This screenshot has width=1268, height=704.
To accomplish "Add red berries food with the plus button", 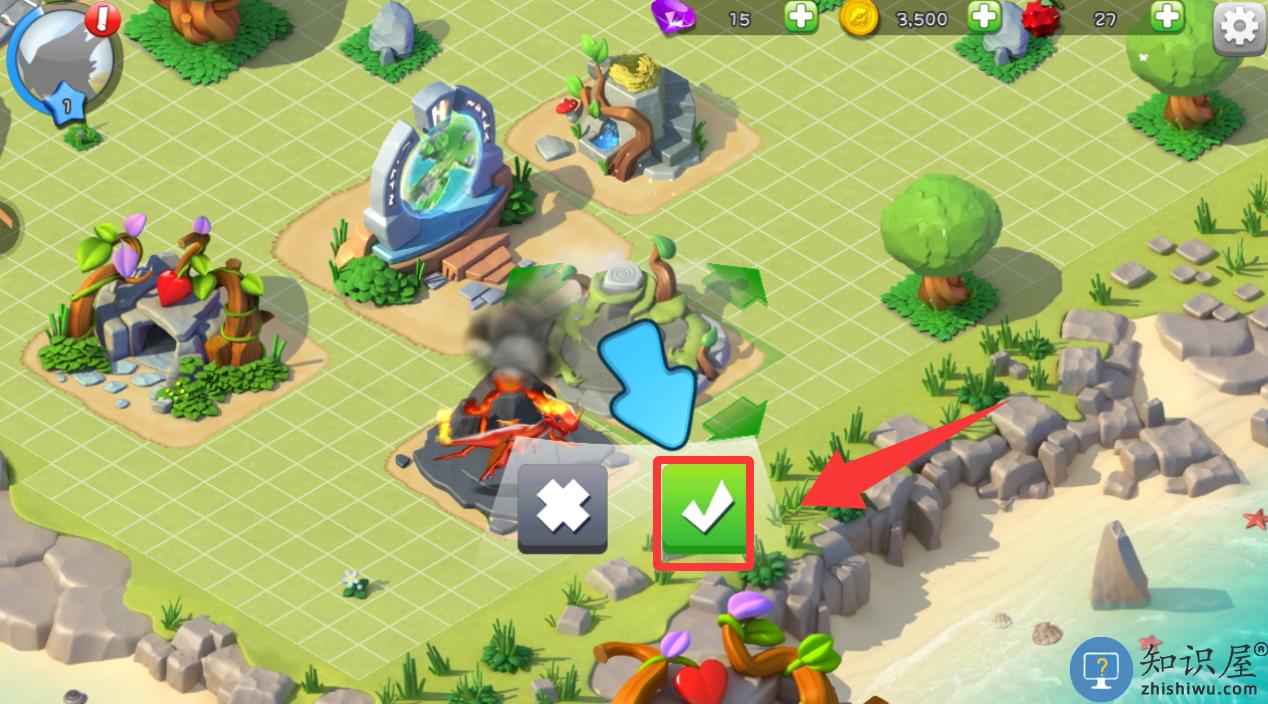I will [1167, 17].
